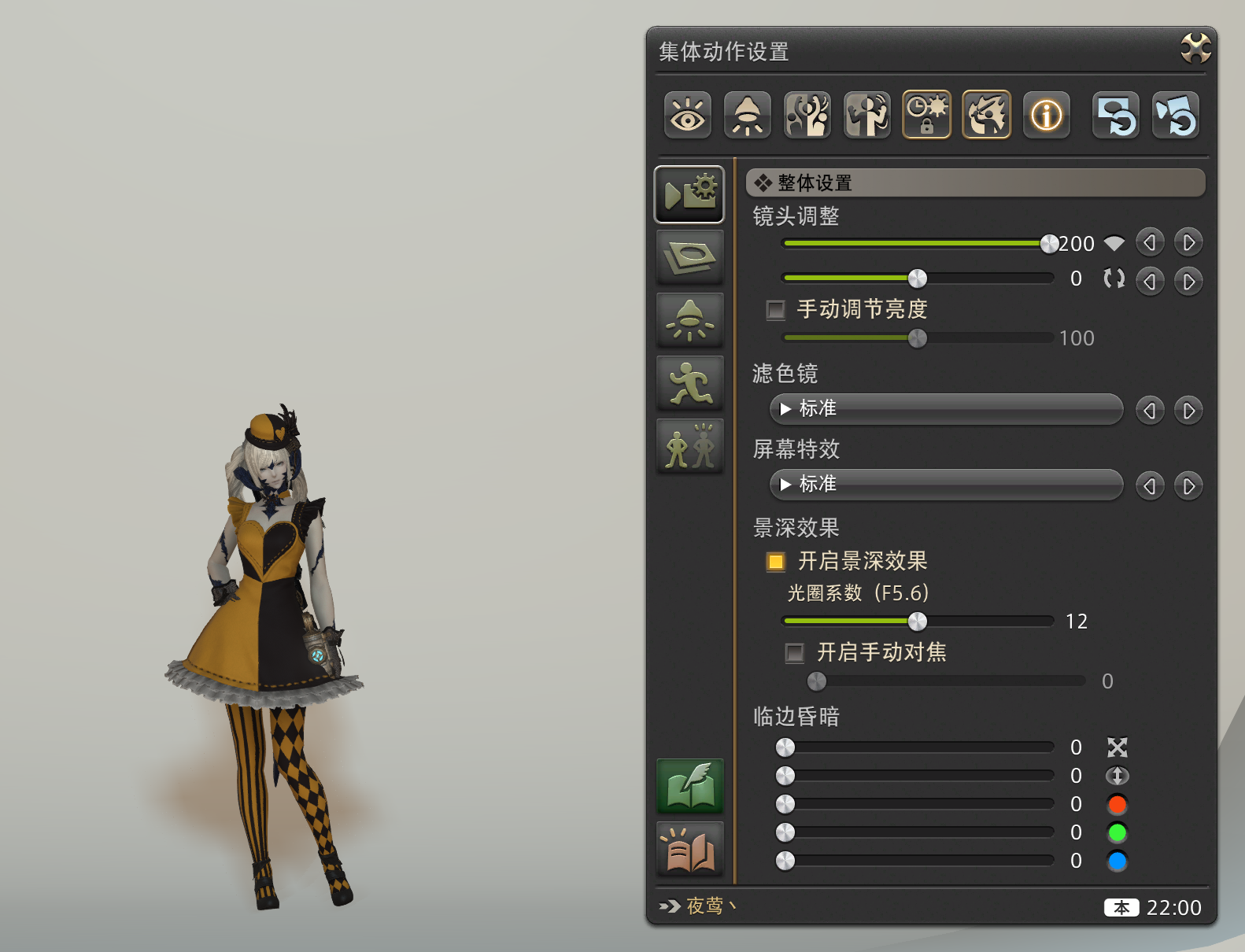
Task: Click the right arrow next to the filter dropdown
Action: [1188, 409]
